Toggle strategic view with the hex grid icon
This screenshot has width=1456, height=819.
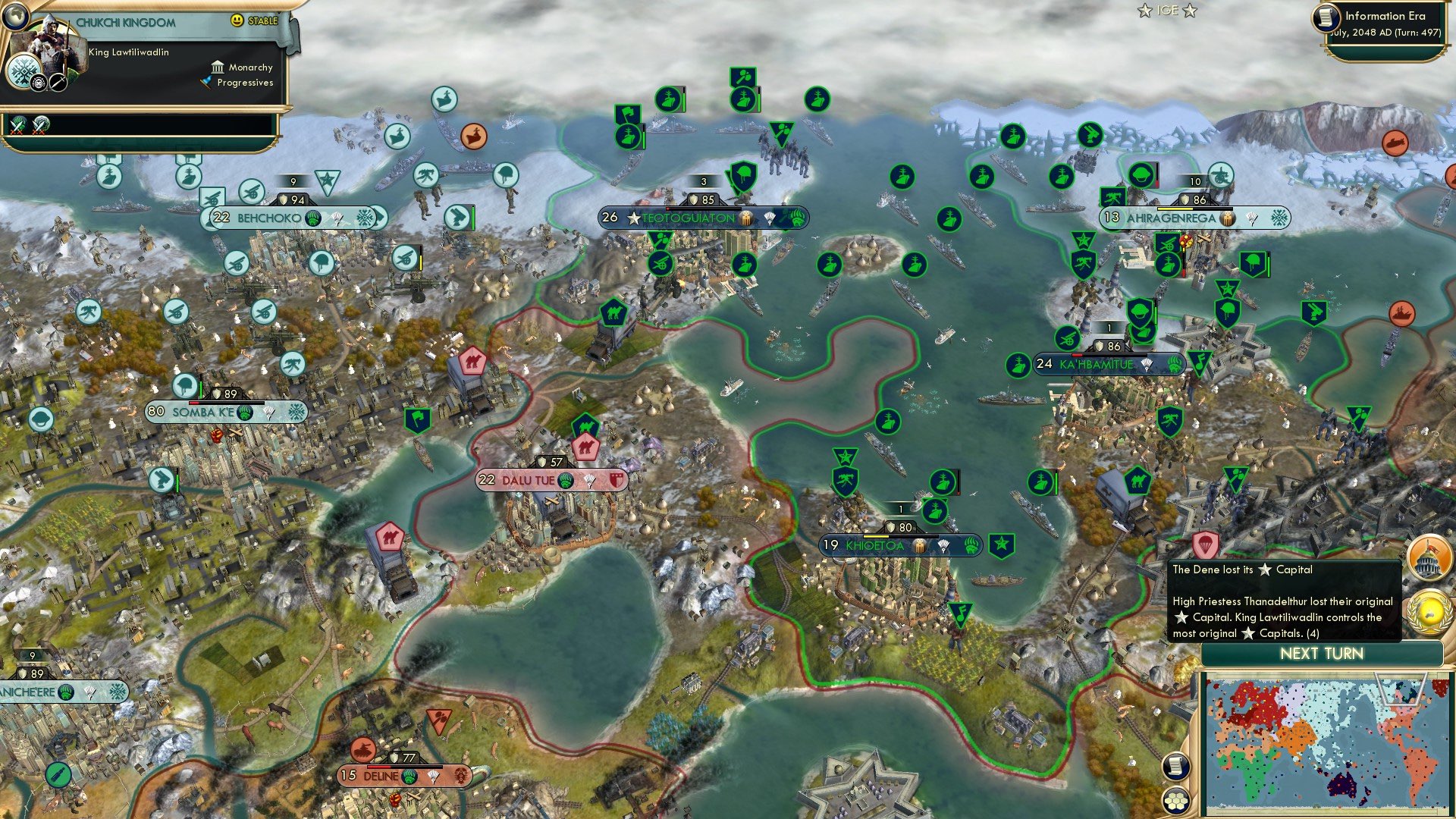1174,800
